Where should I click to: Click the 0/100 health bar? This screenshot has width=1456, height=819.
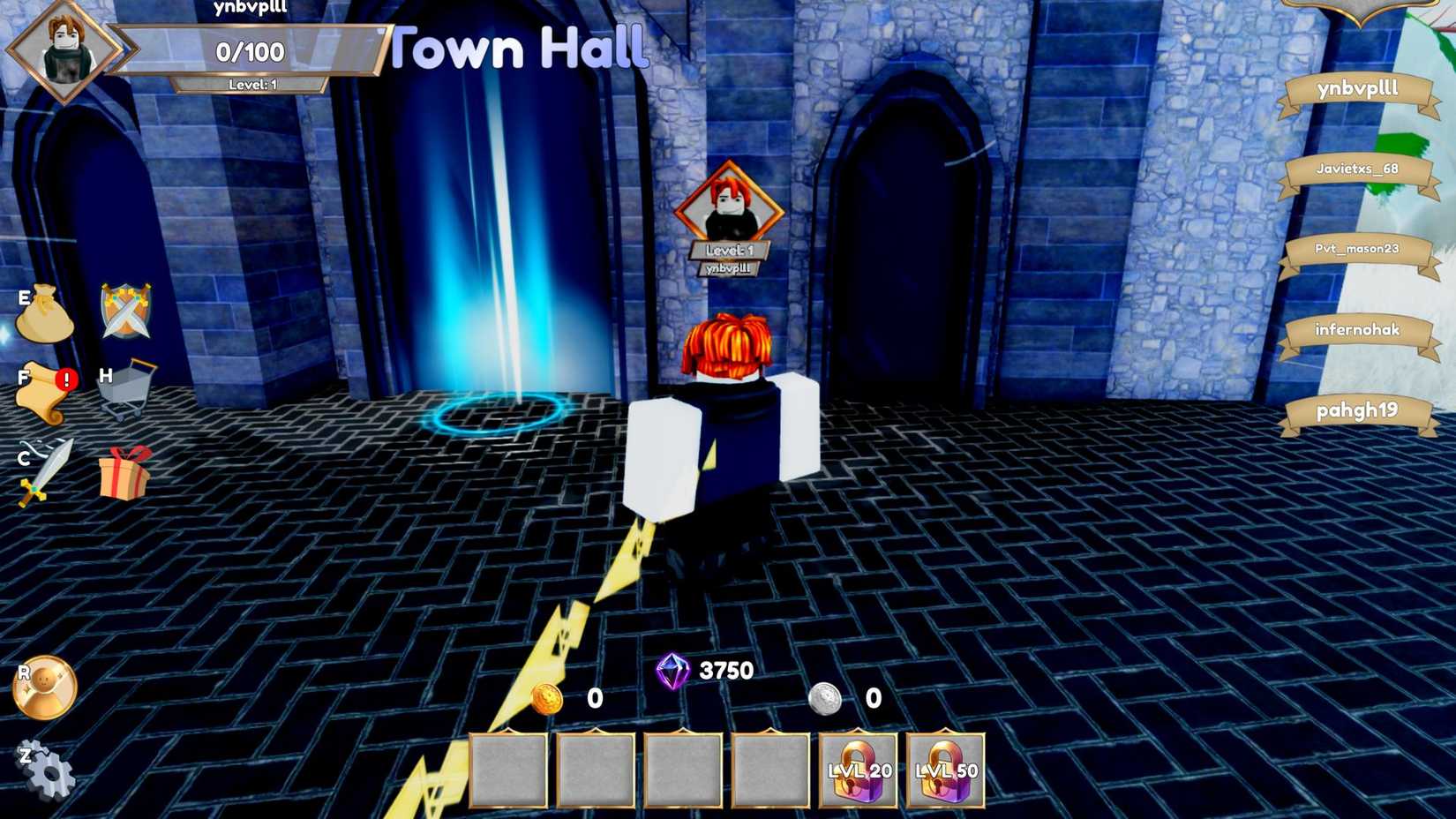click(250, 51)
